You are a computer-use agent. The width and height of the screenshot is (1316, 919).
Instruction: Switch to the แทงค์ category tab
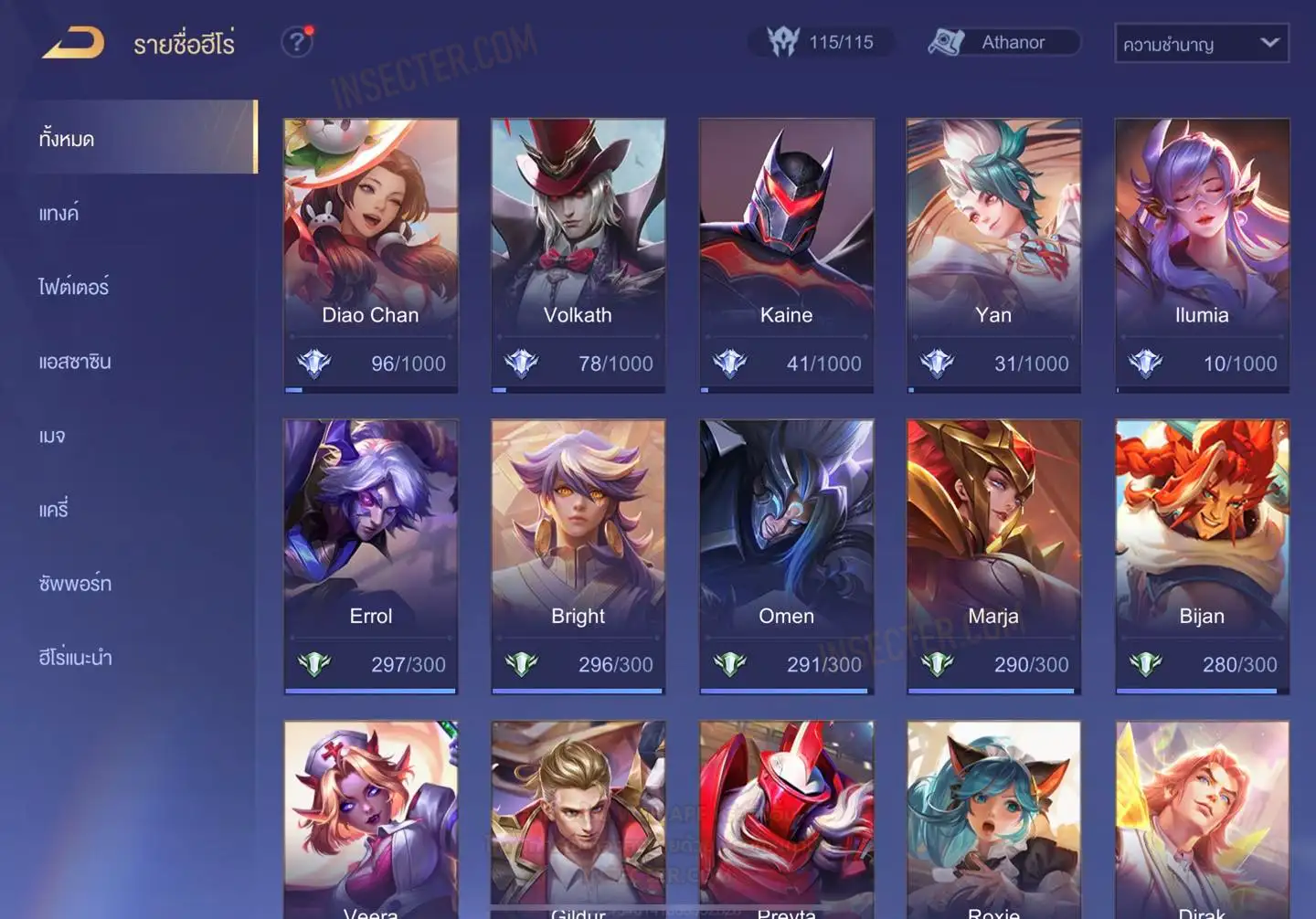(59, 213)
